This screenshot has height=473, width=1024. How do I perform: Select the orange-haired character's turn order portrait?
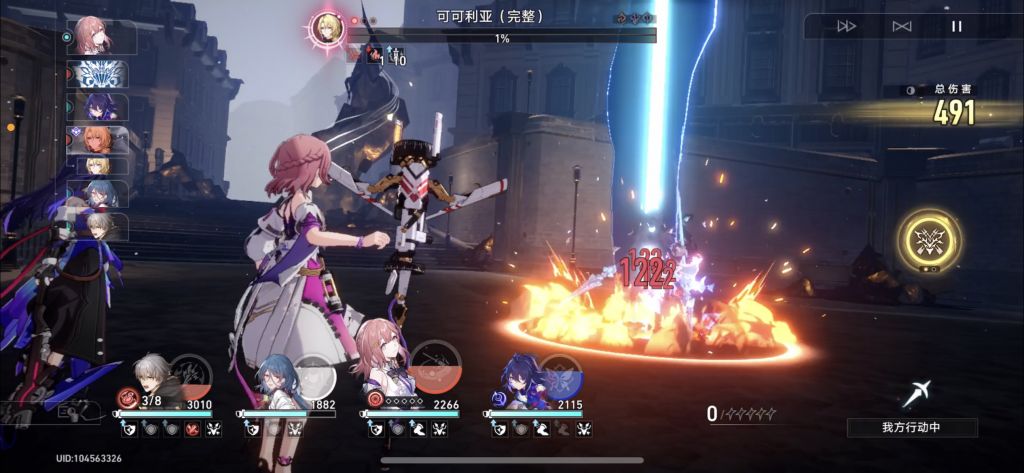tap(96, 139)
